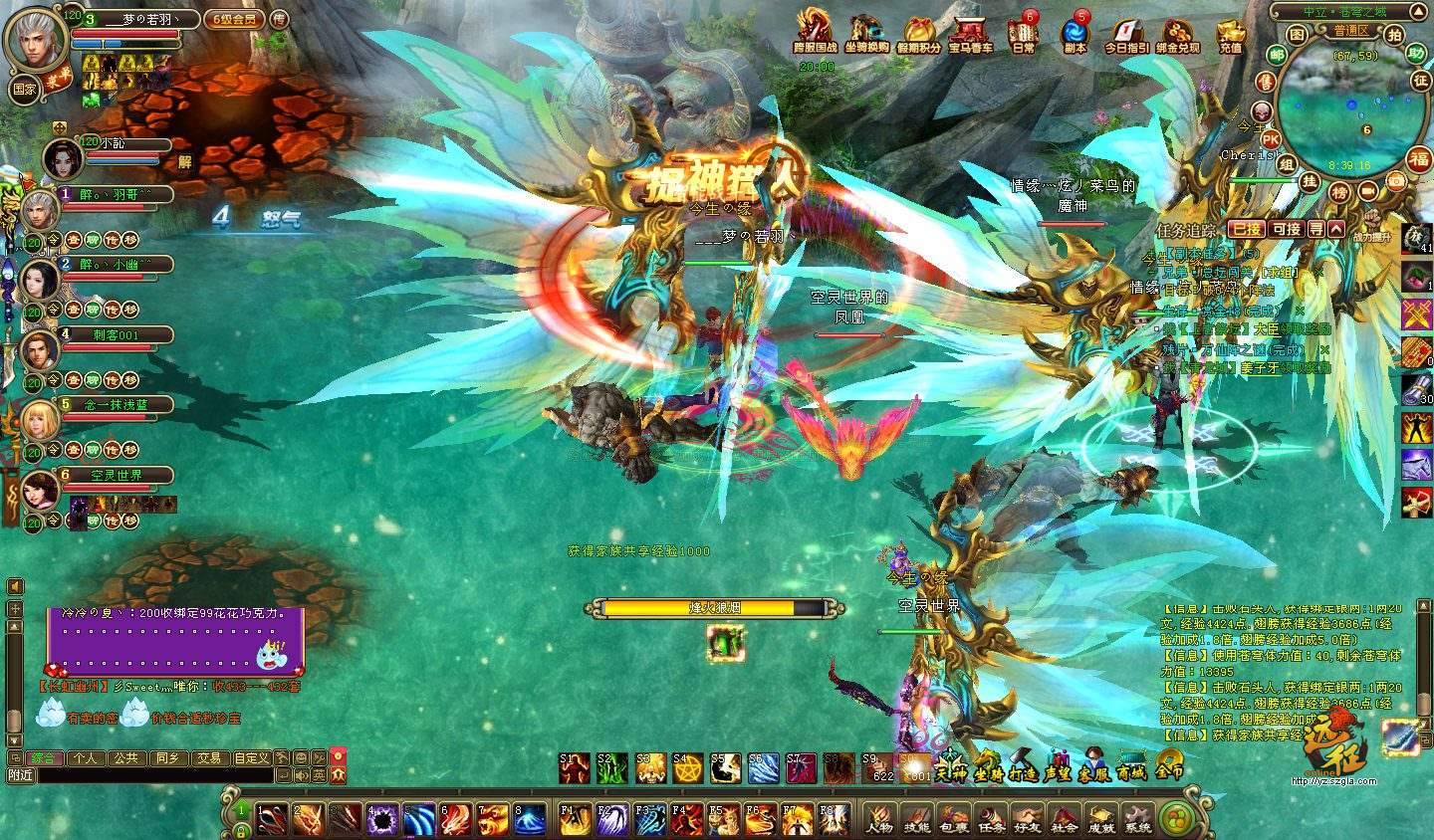Viewport: 1434px width, 840px height.
Task: Open the 包裹 inventory bag
Action: (953, 816)
